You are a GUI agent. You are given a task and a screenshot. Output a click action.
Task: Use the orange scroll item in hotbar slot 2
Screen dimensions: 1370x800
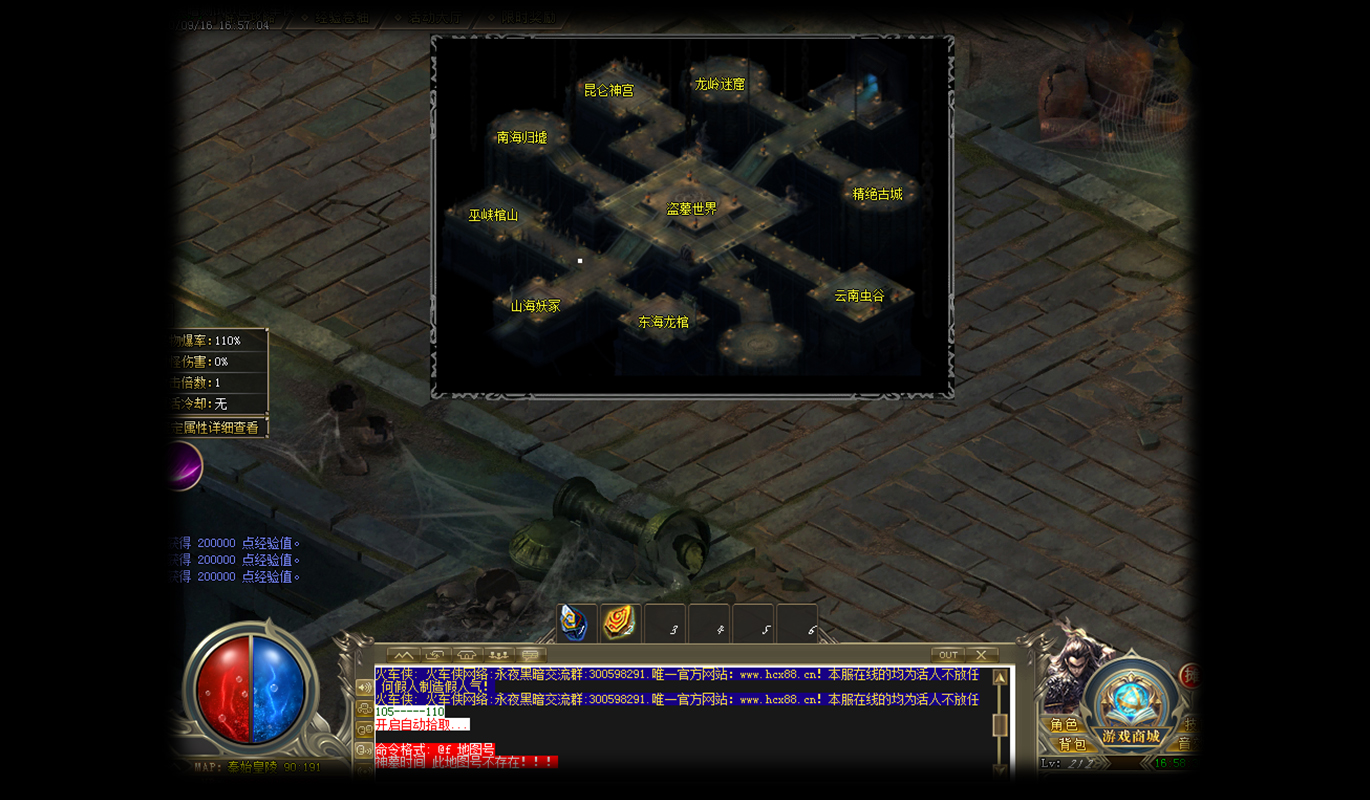pos(619,622)
